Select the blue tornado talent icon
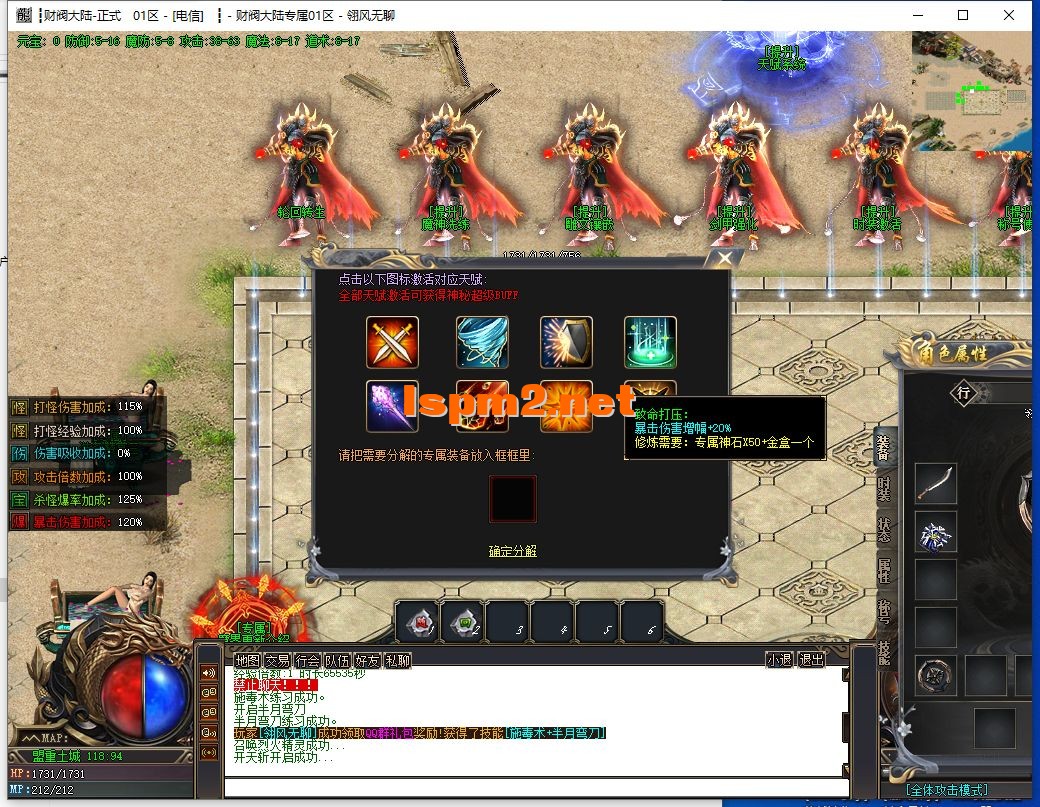The width and height of the screenshot is (1040, 807). click(x=482, y=342)
